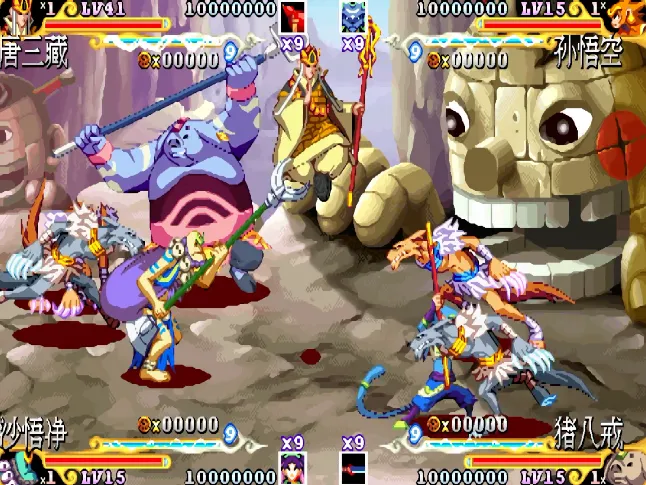Click Tang Sanzang's player portrait
The height and width of the screenshot is (485, 646).
14,14
